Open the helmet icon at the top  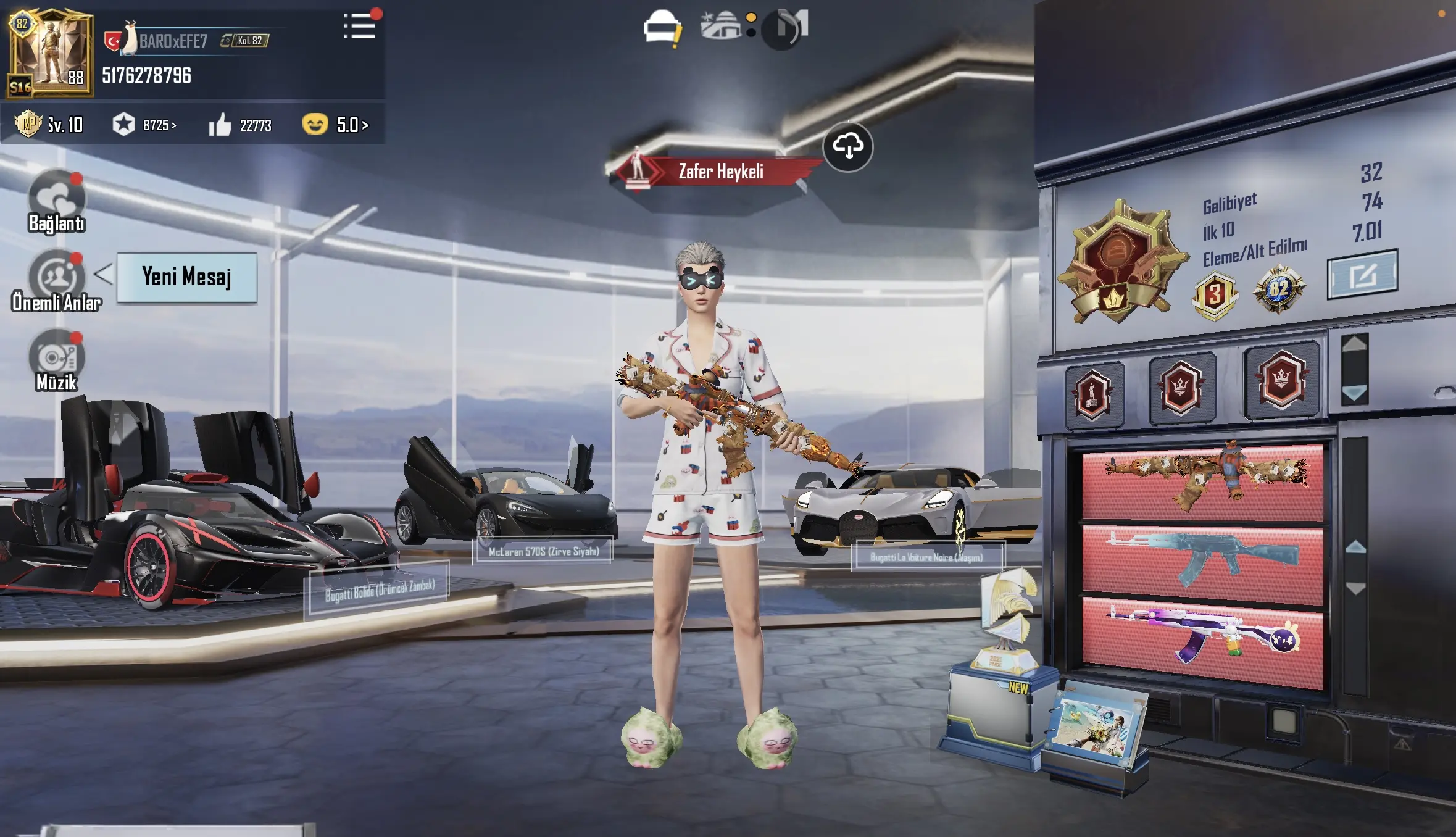[660, 27]
